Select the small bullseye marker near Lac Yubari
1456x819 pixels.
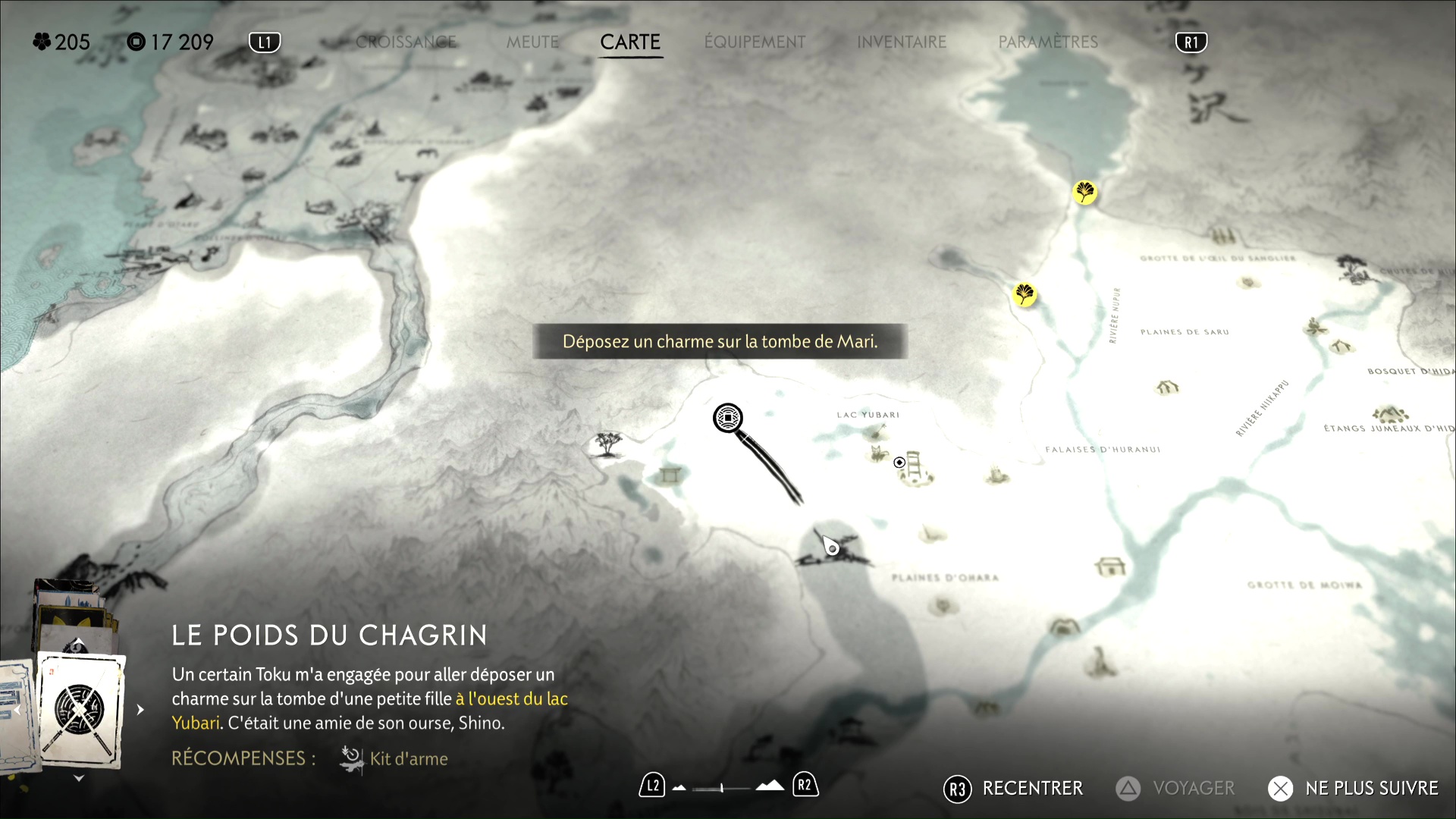[899, 463]
